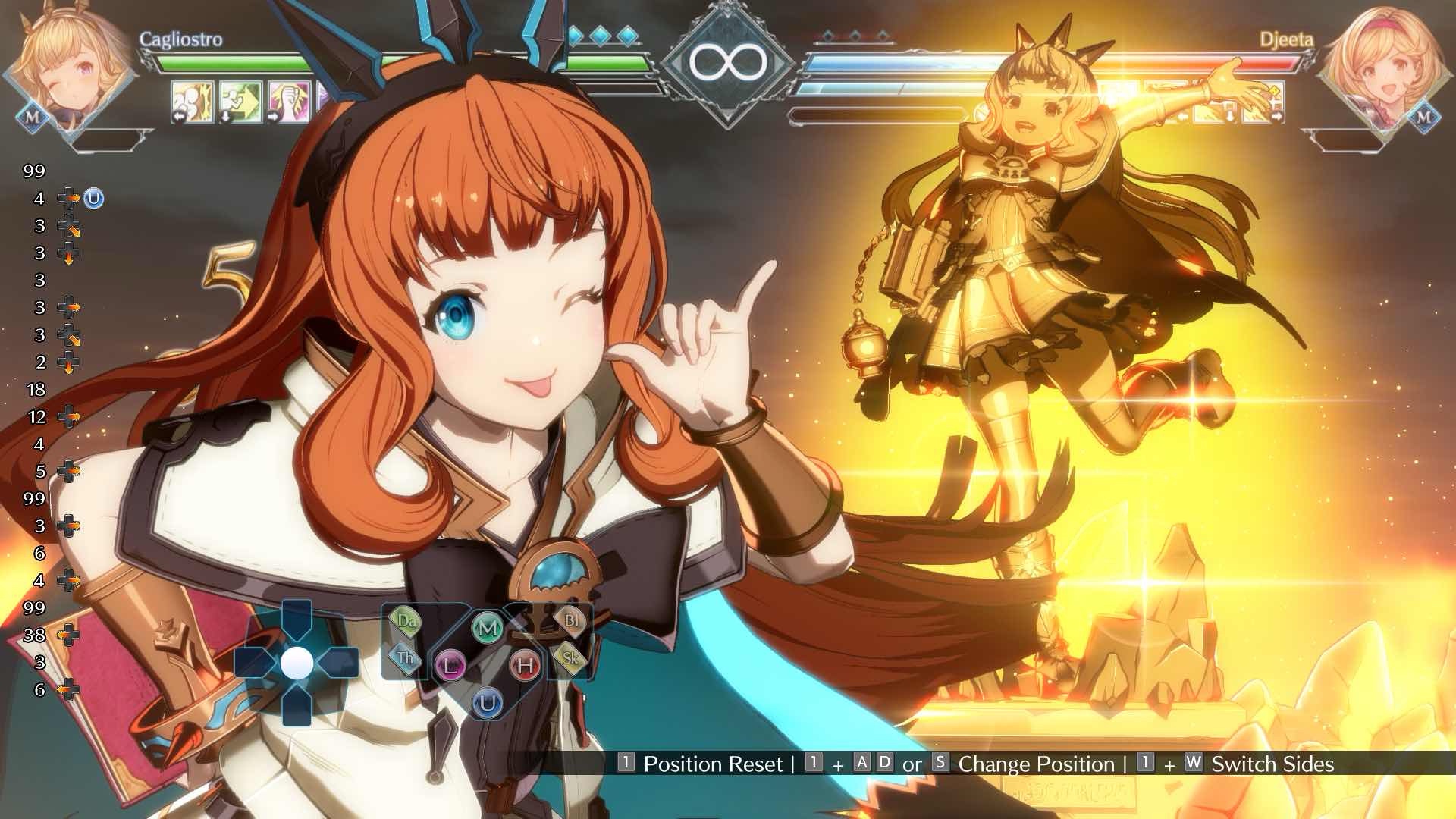Click the blue U attack button
The width and height of the screenshot is (1456, 819).
488,704
